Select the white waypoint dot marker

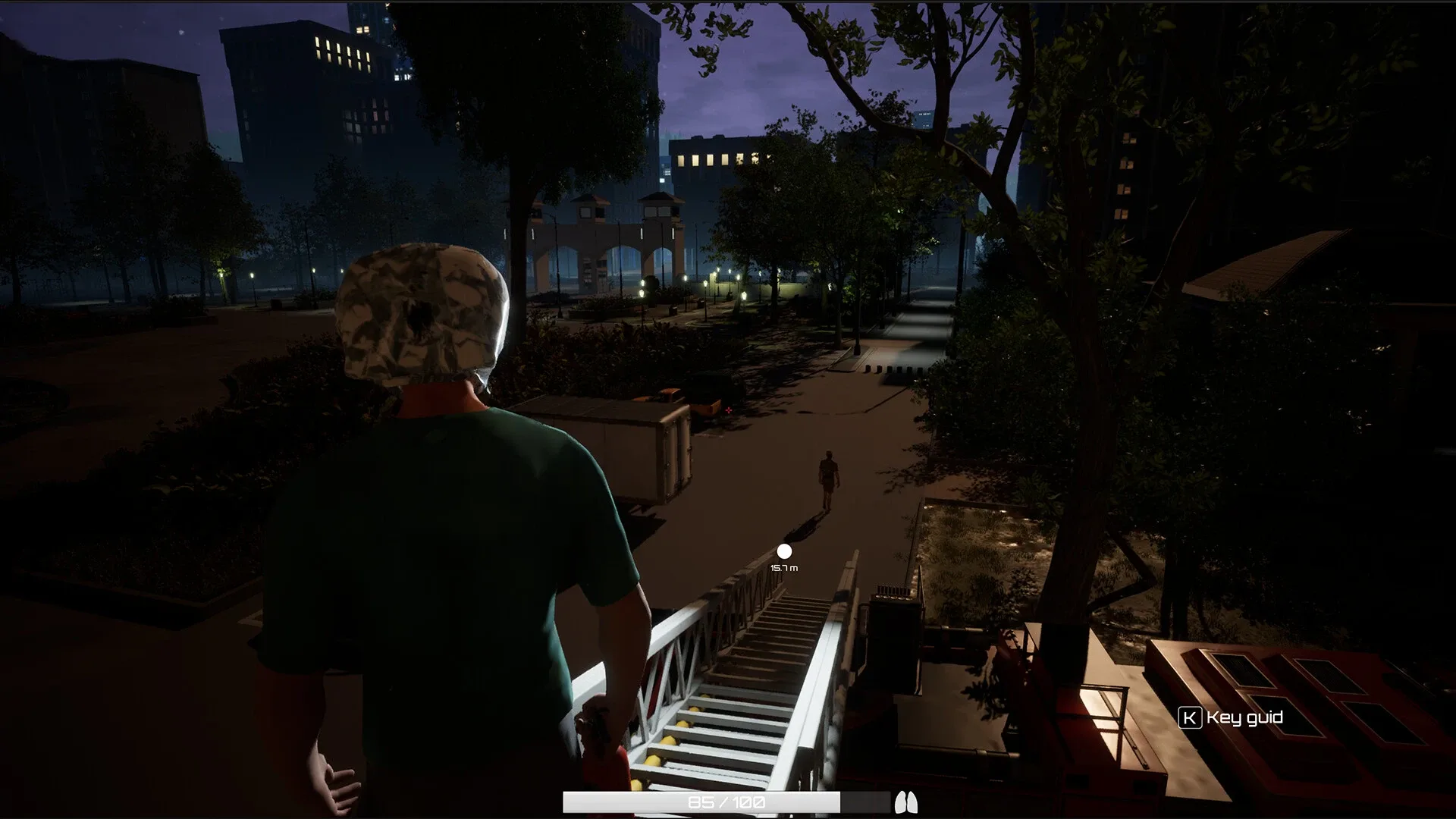point(785,553)
